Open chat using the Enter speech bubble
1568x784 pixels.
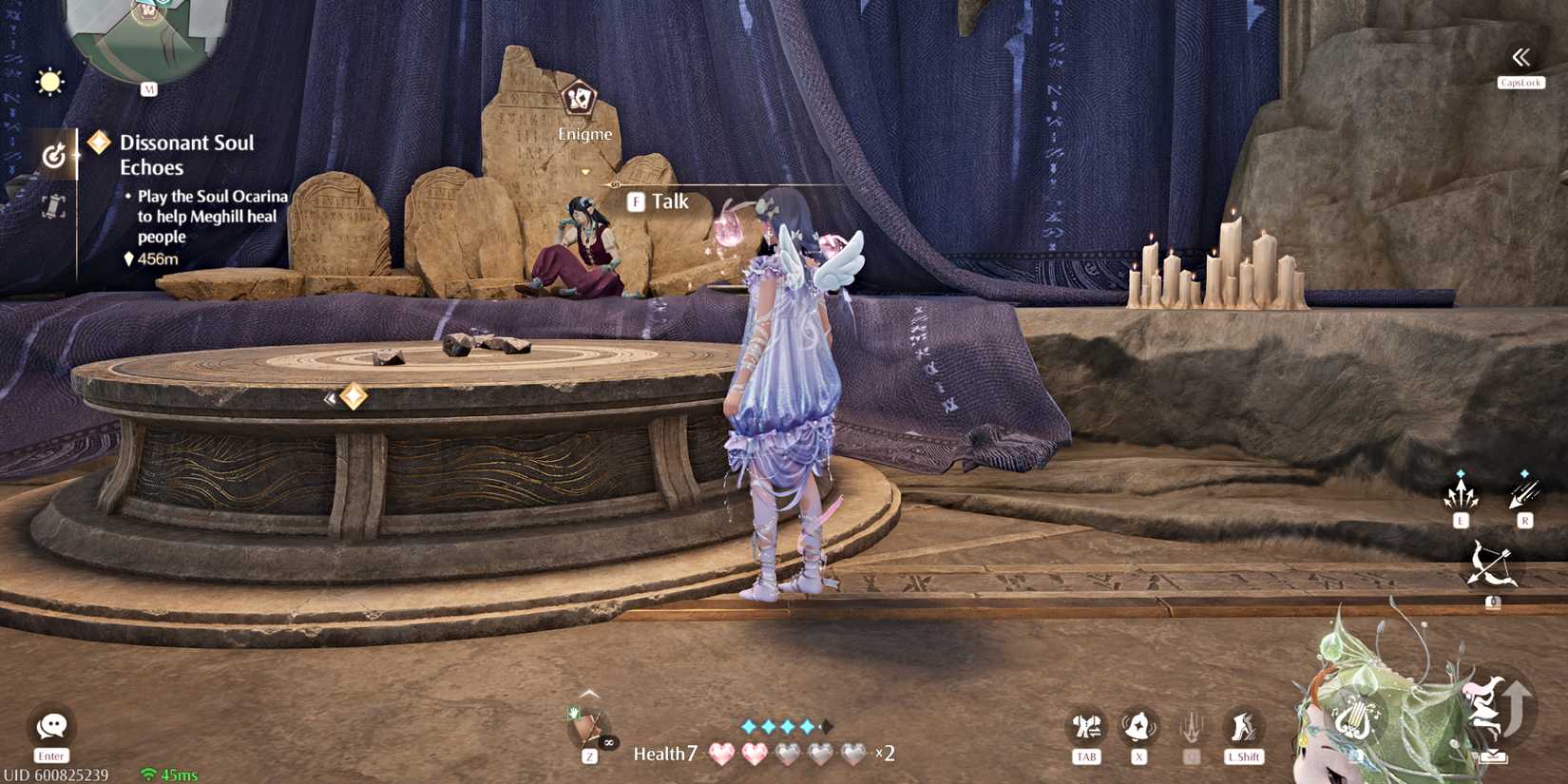coord(49,727)
